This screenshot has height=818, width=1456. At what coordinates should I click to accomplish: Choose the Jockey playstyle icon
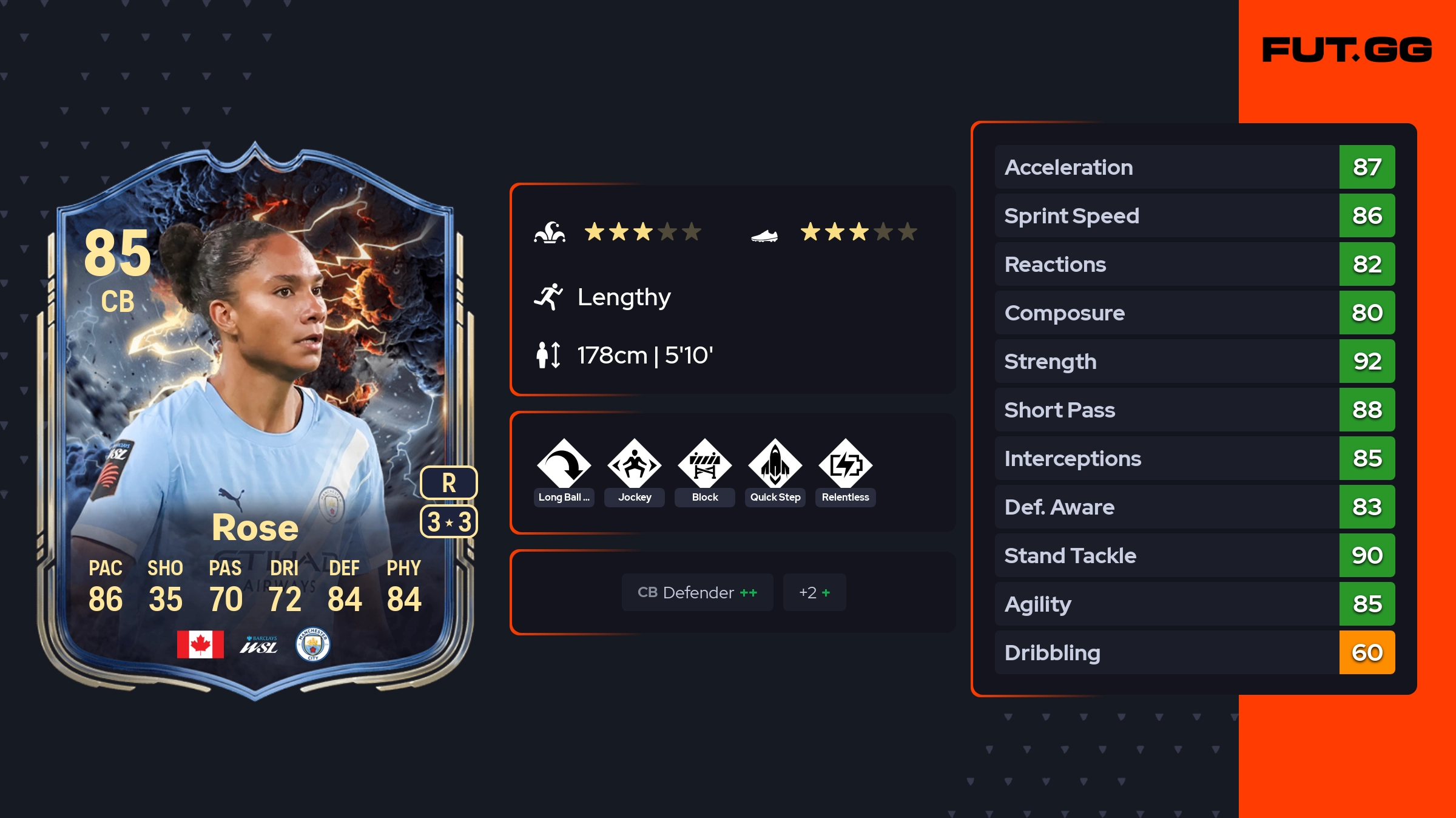pos(635,464)
